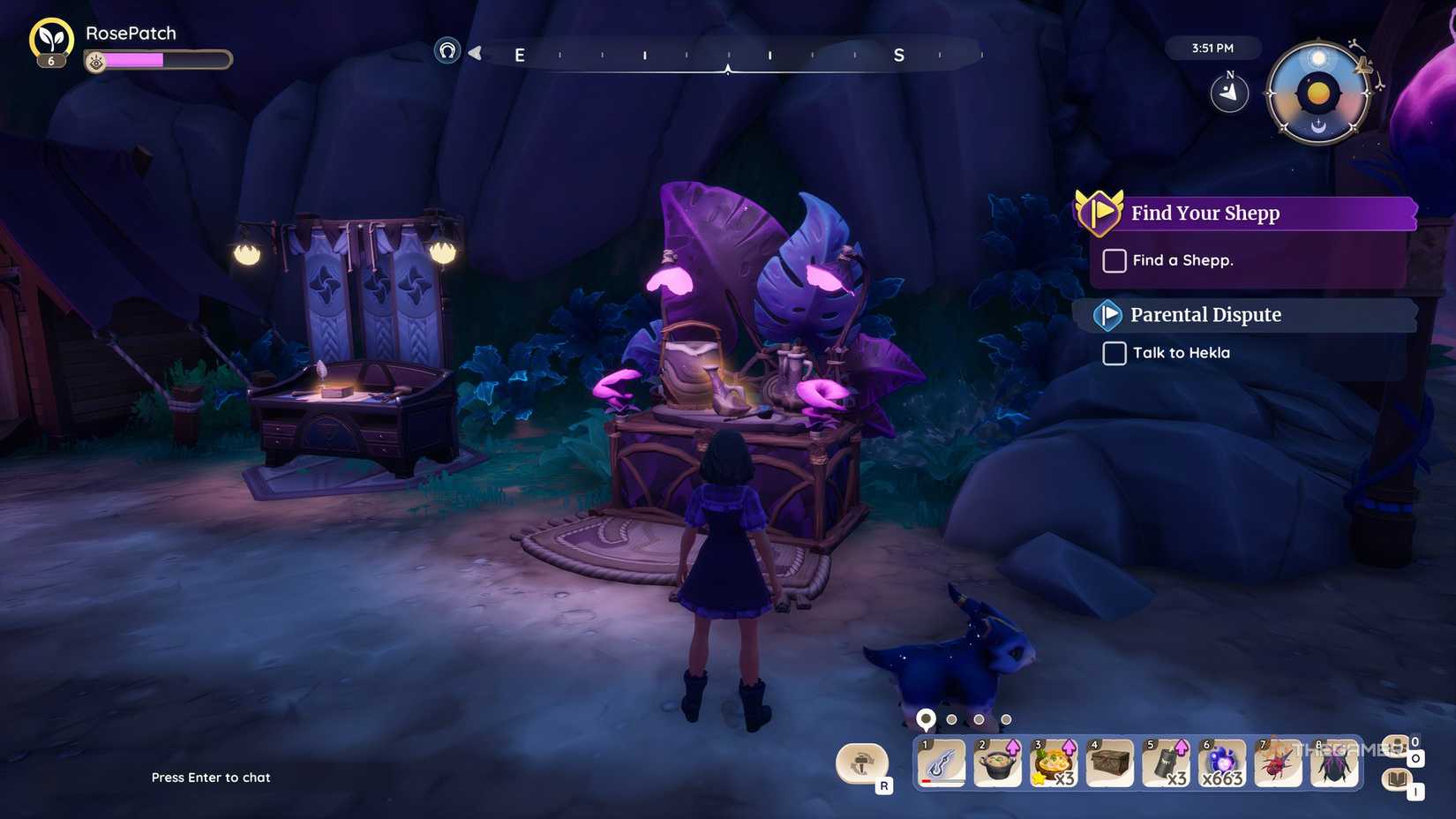
Task: Select the purple orb stack of 663
Action: (1222, 763)
